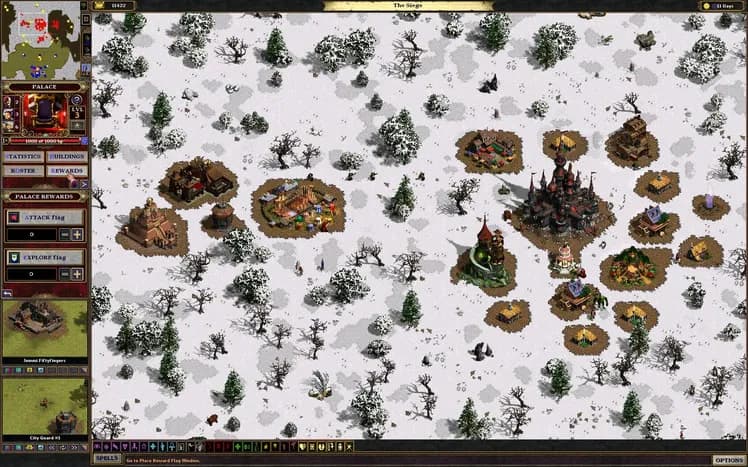Show the hero Roster
748x467 pixels.
(23, 170)
